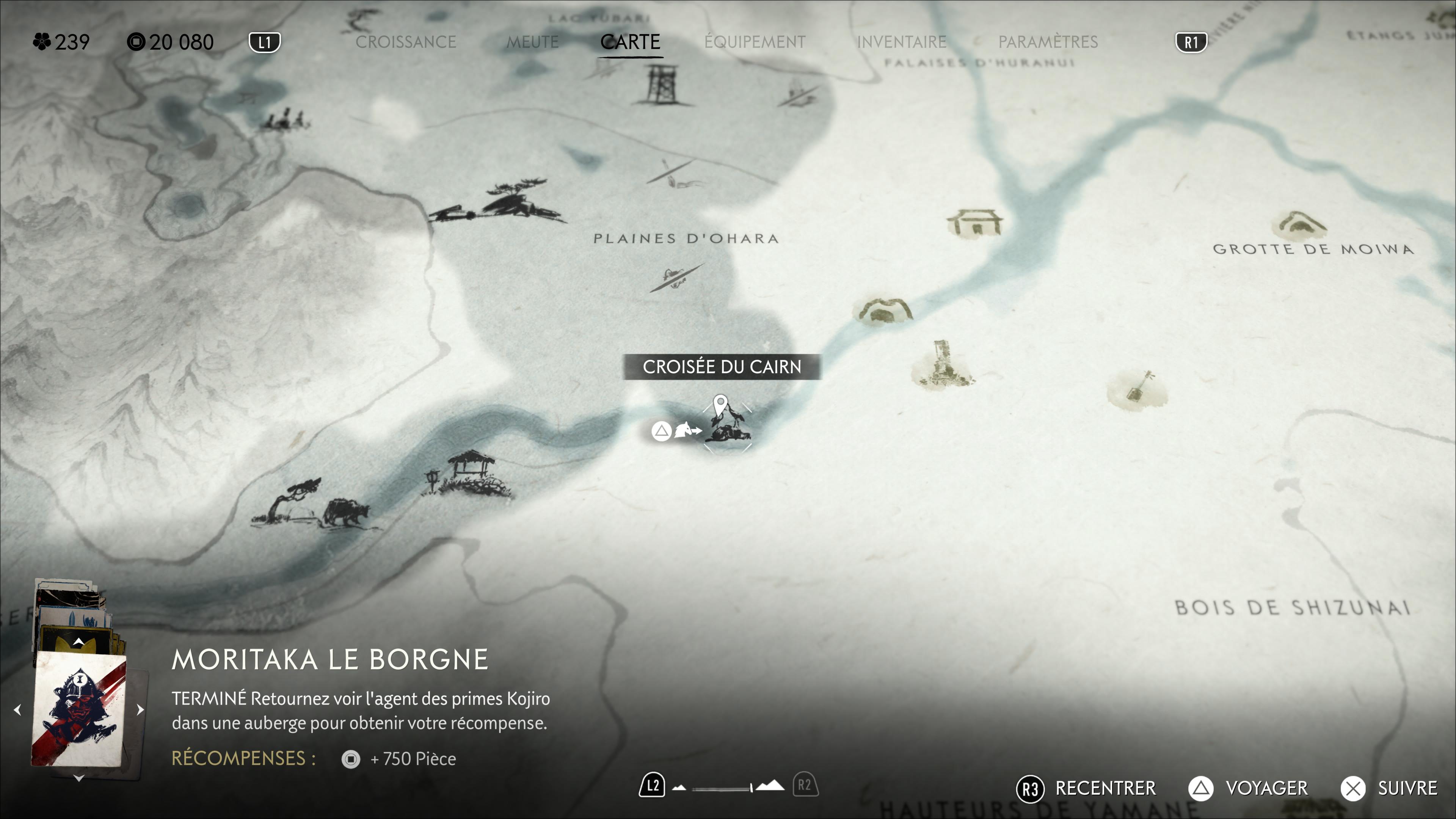
Task: Open the Moritaka le Borgne quest card
Action: tap(78, 709)
